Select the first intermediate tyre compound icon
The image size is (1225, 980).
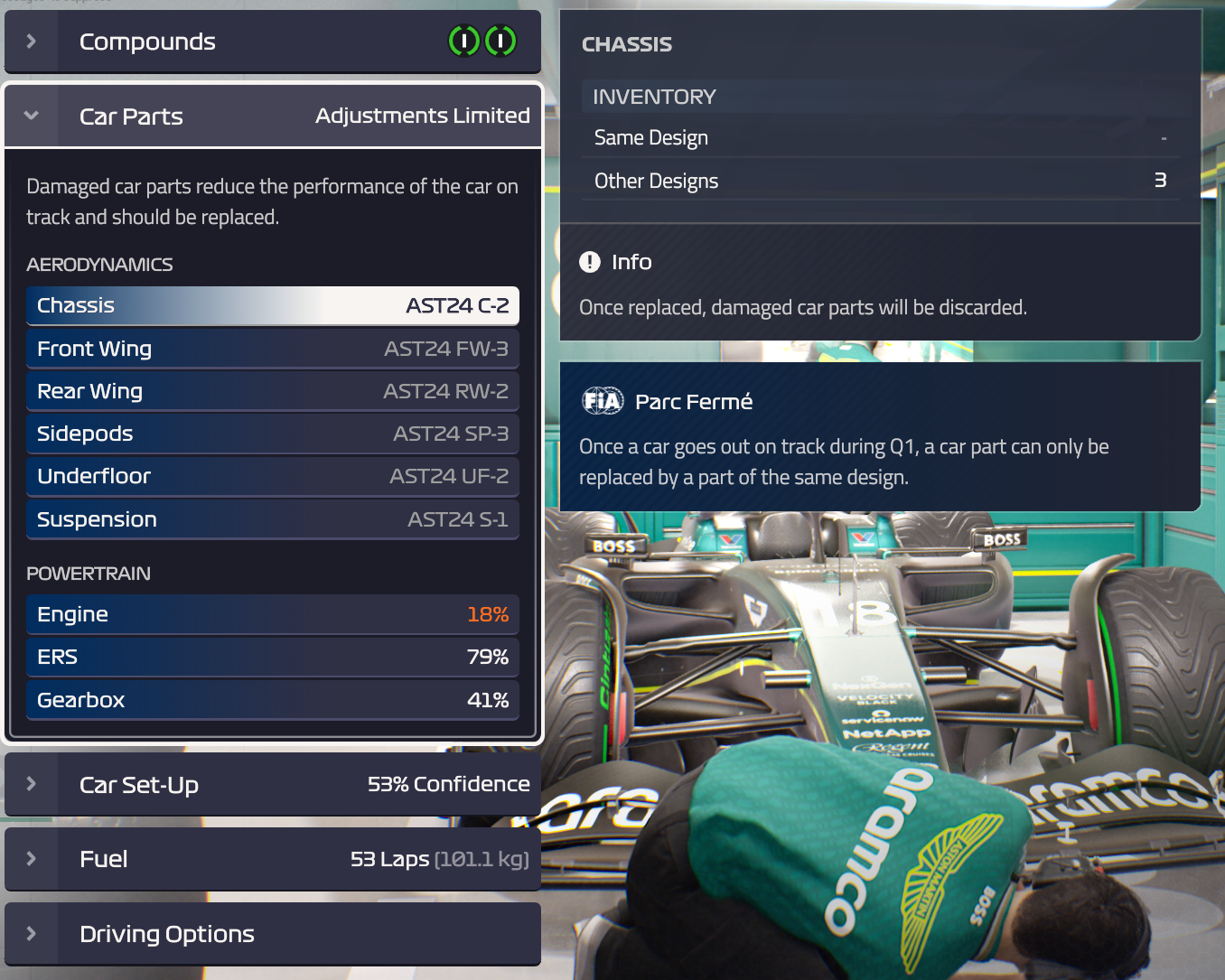tap(464, 41)
